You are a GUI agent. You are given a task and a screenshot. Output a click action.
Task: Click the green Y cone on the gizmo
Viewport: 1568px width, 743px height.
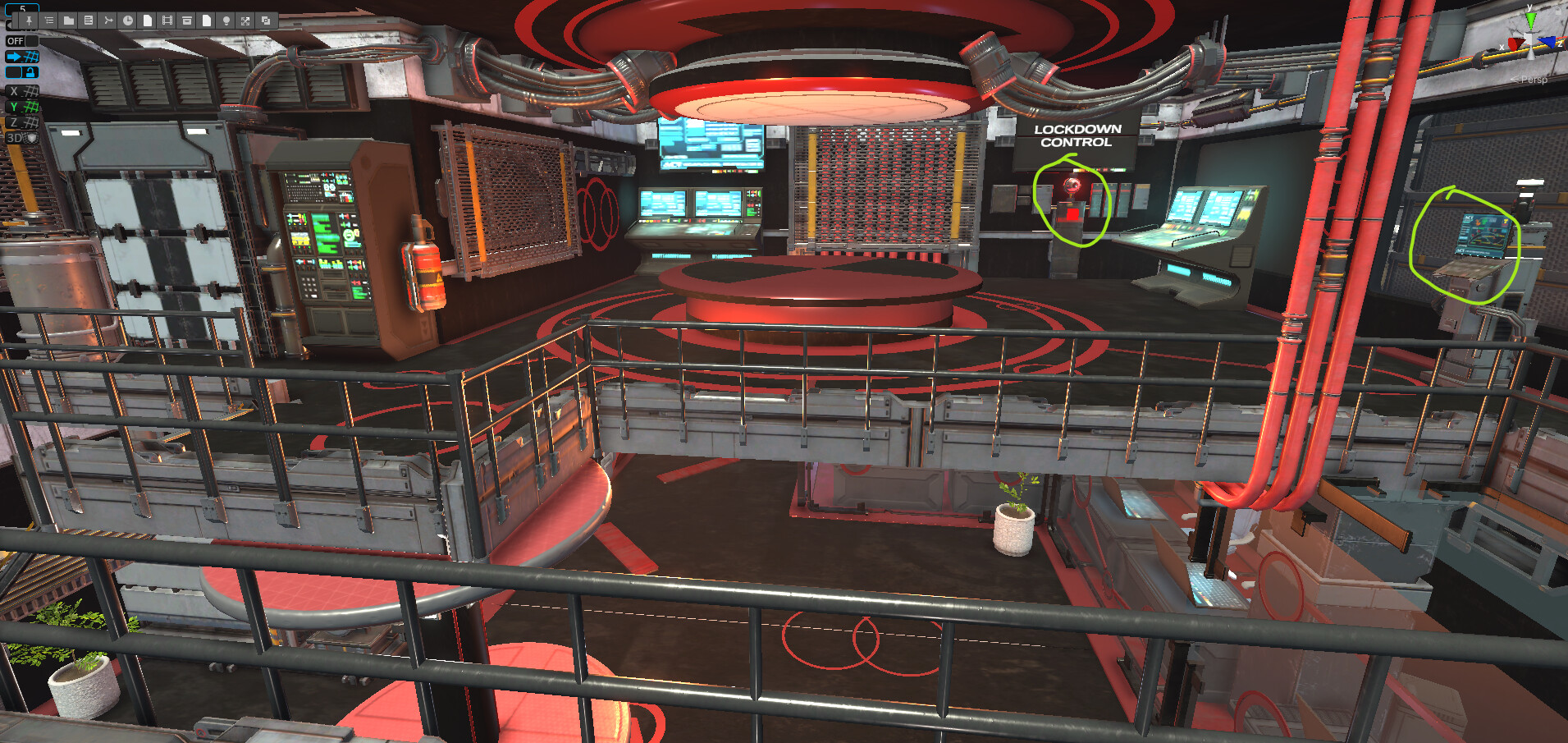click(x=1530, y=20)
